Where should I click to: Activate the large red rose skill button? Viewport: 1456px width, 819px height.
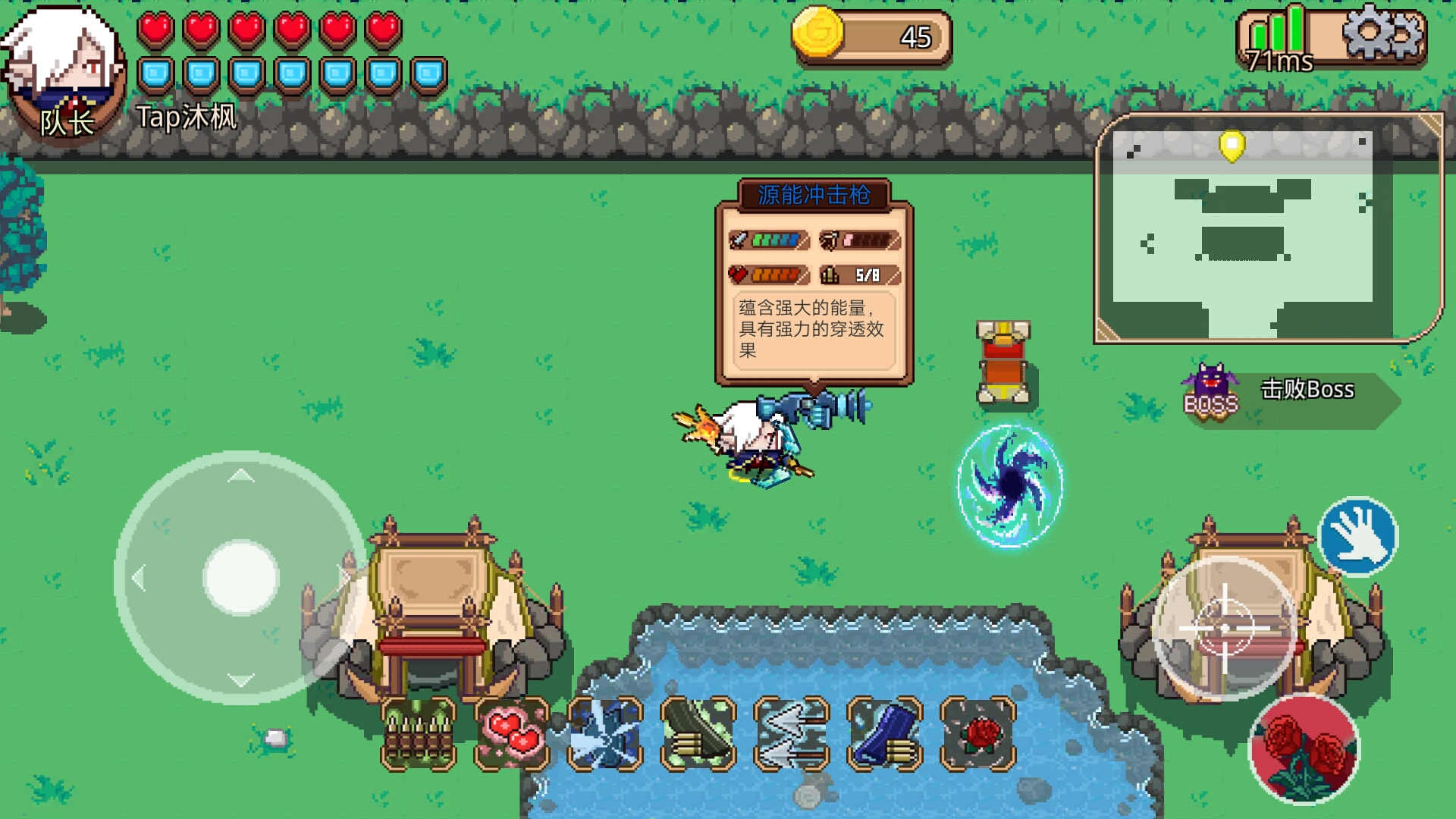1304,749
